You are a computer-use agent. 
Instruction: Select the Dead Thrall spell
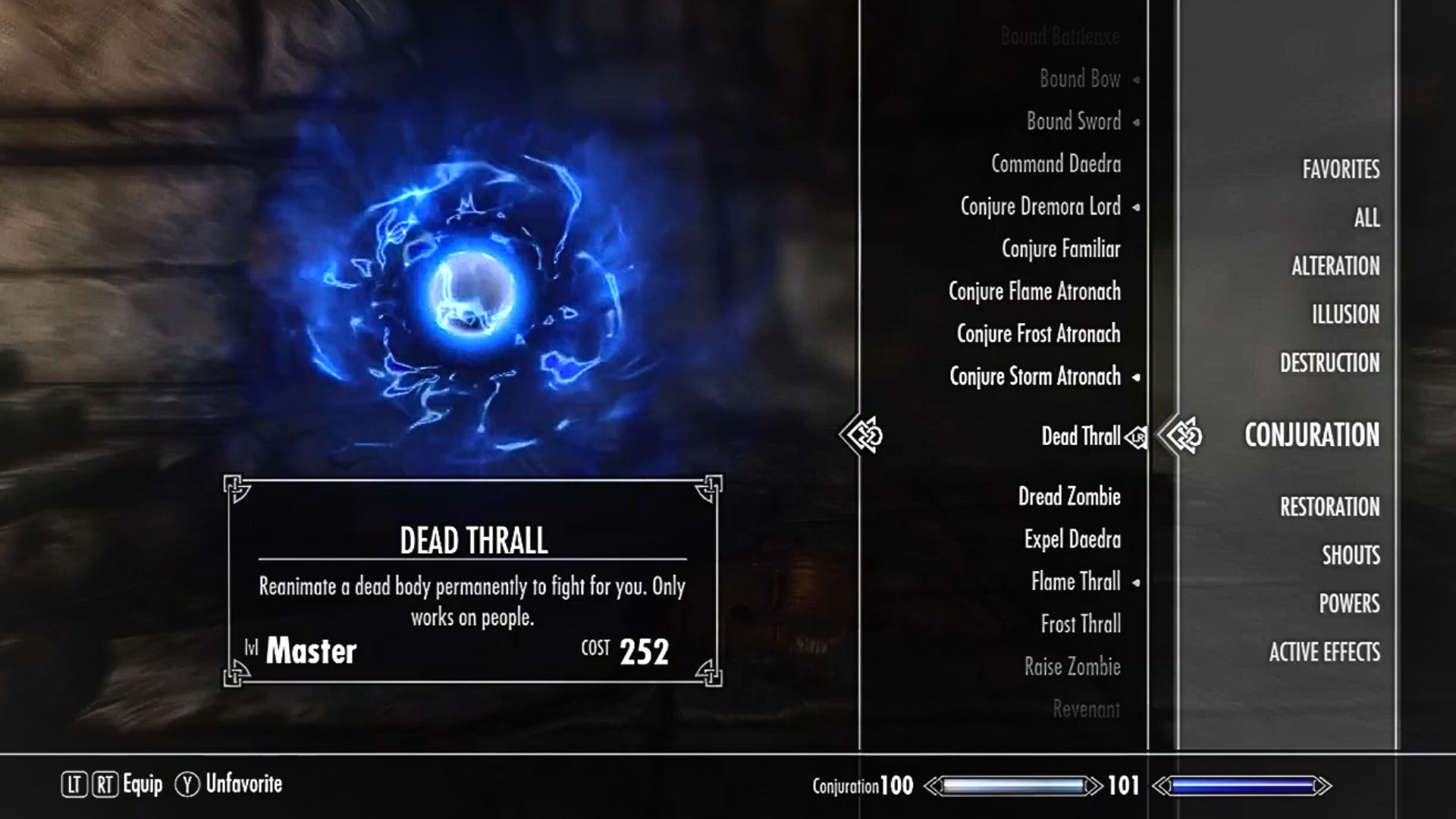1080,436
